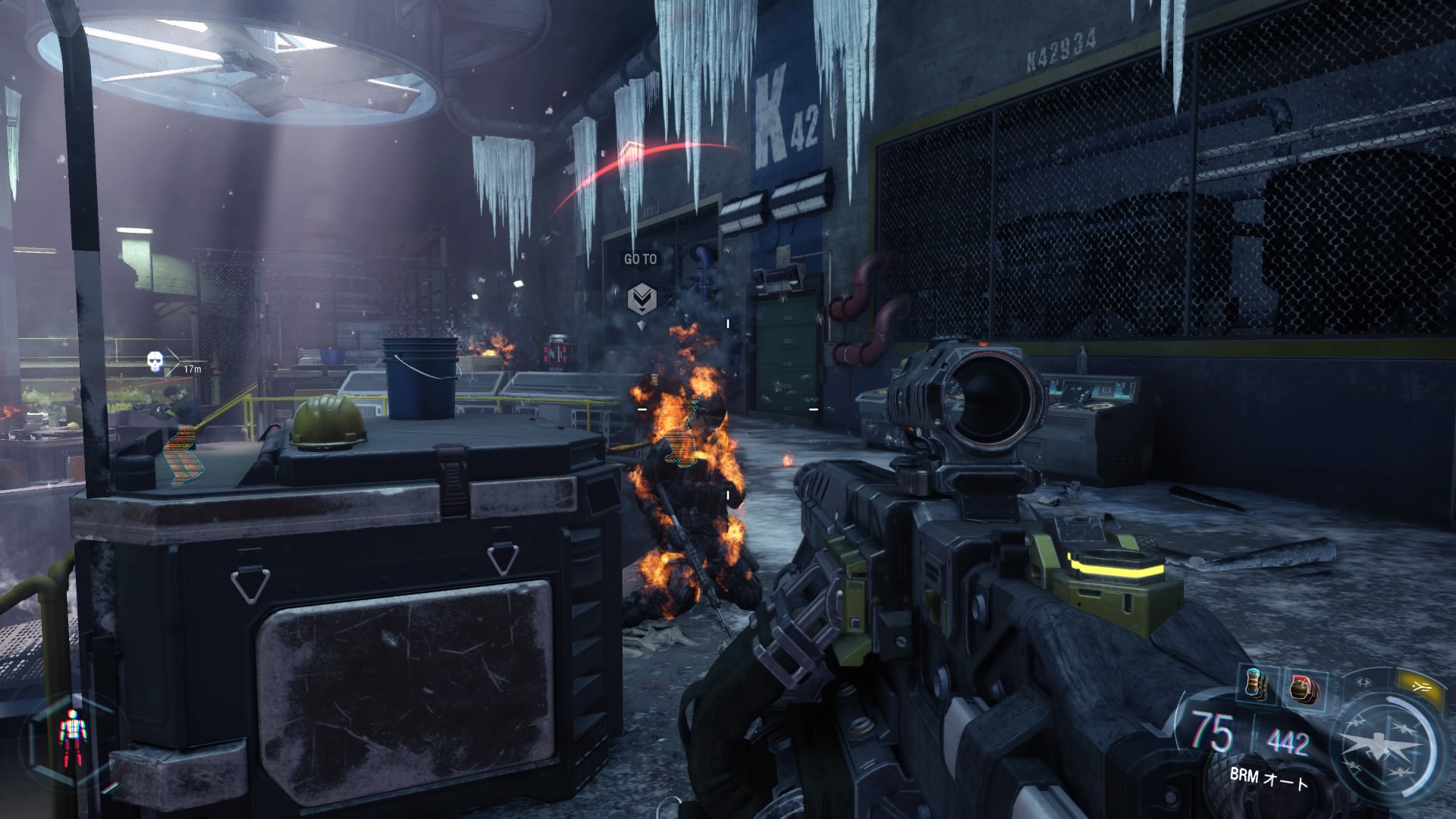Select the red frag grenade slot
The image size is (1456, 819).
pyautogui.click(x=1304, y=689)
